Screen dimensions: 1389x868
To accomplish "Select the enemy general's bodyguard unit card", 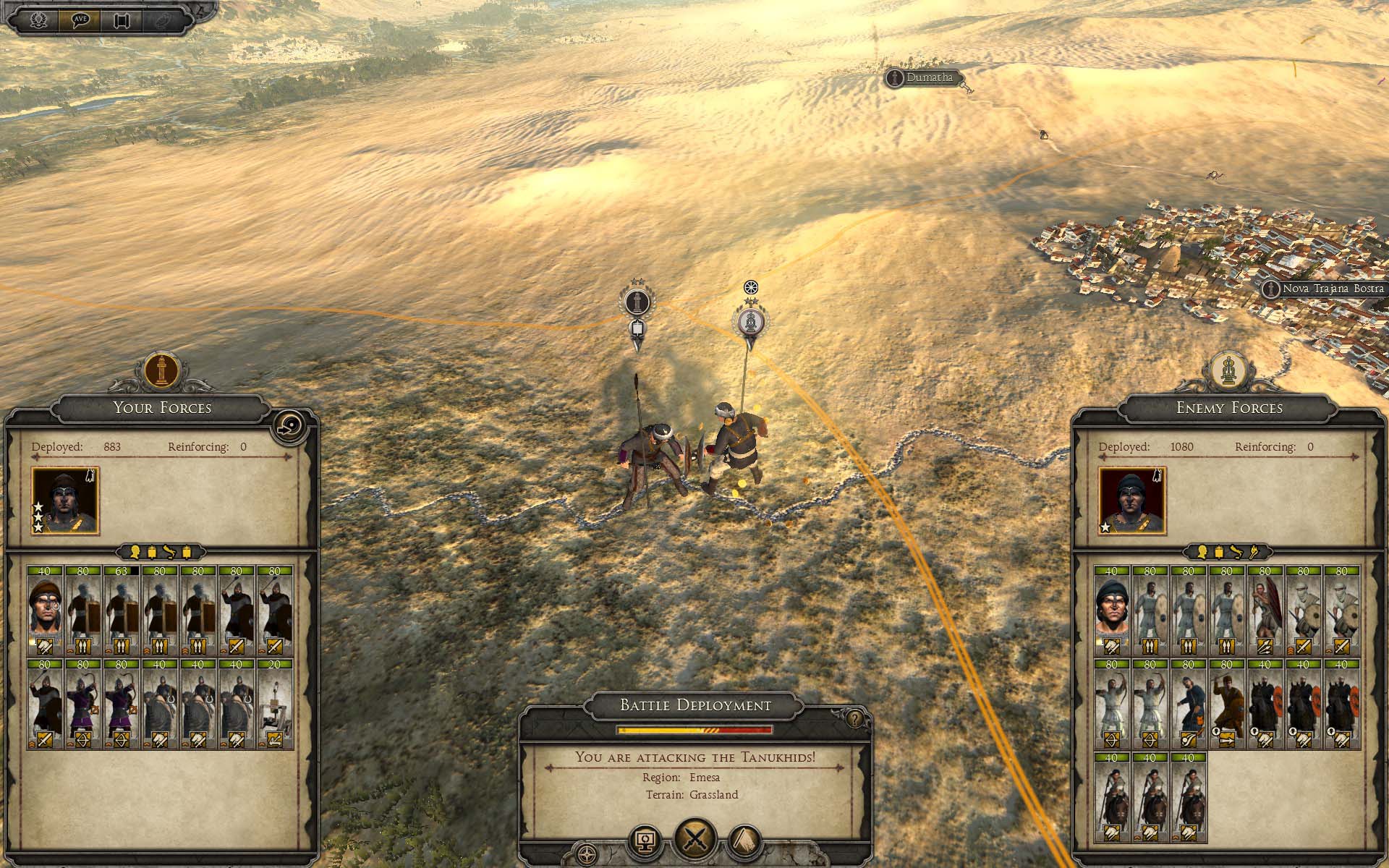I will point(1111,610).
